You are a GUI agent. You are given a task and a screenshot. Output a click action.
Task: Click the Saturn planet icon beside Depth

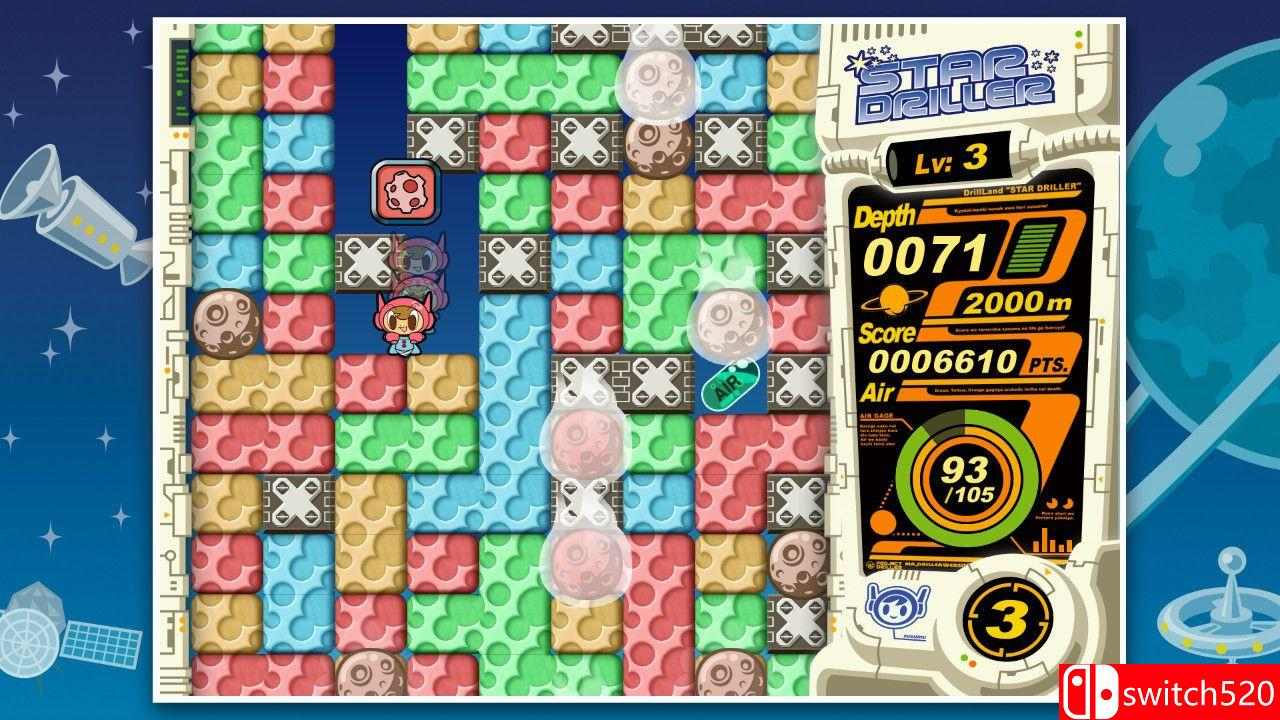click(x=894, y=297)
